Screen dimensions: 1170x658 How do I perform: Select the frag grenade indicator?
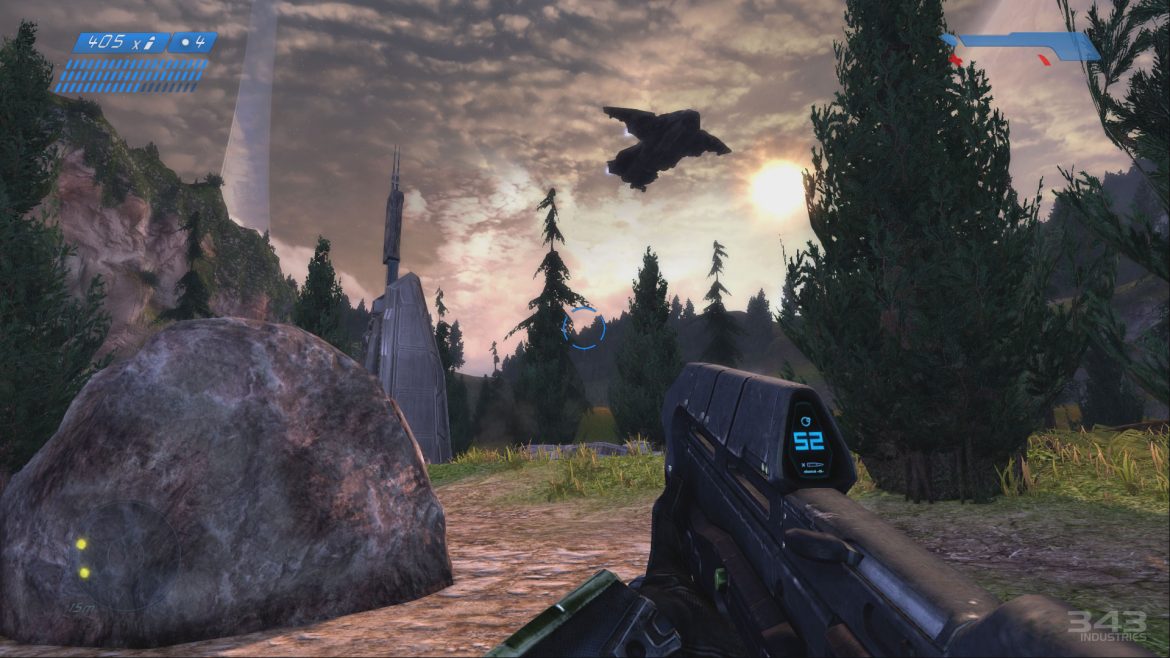point(191,43)
